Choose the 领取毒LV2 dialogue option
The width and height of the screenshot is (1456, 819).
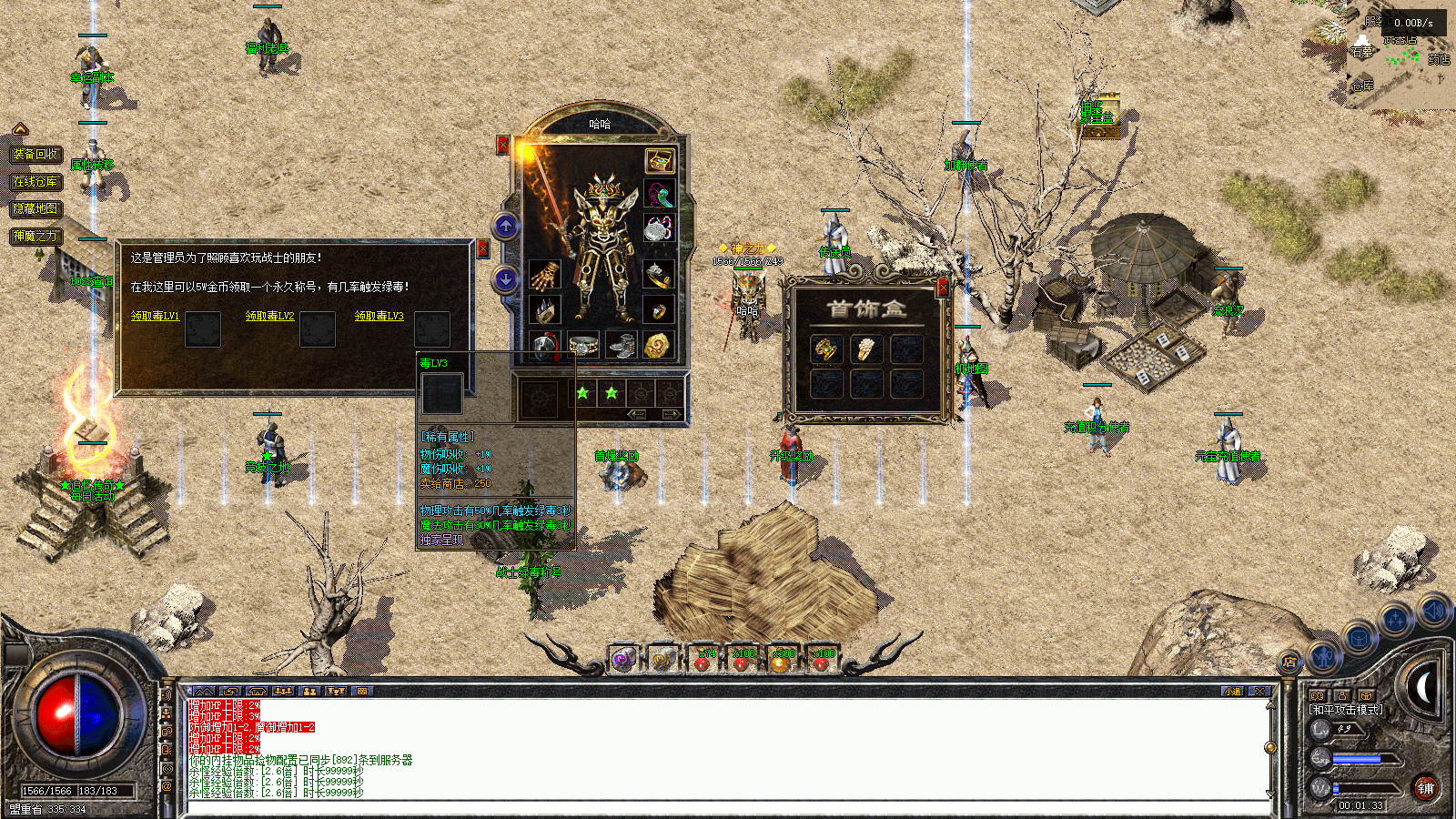[269, 316]
